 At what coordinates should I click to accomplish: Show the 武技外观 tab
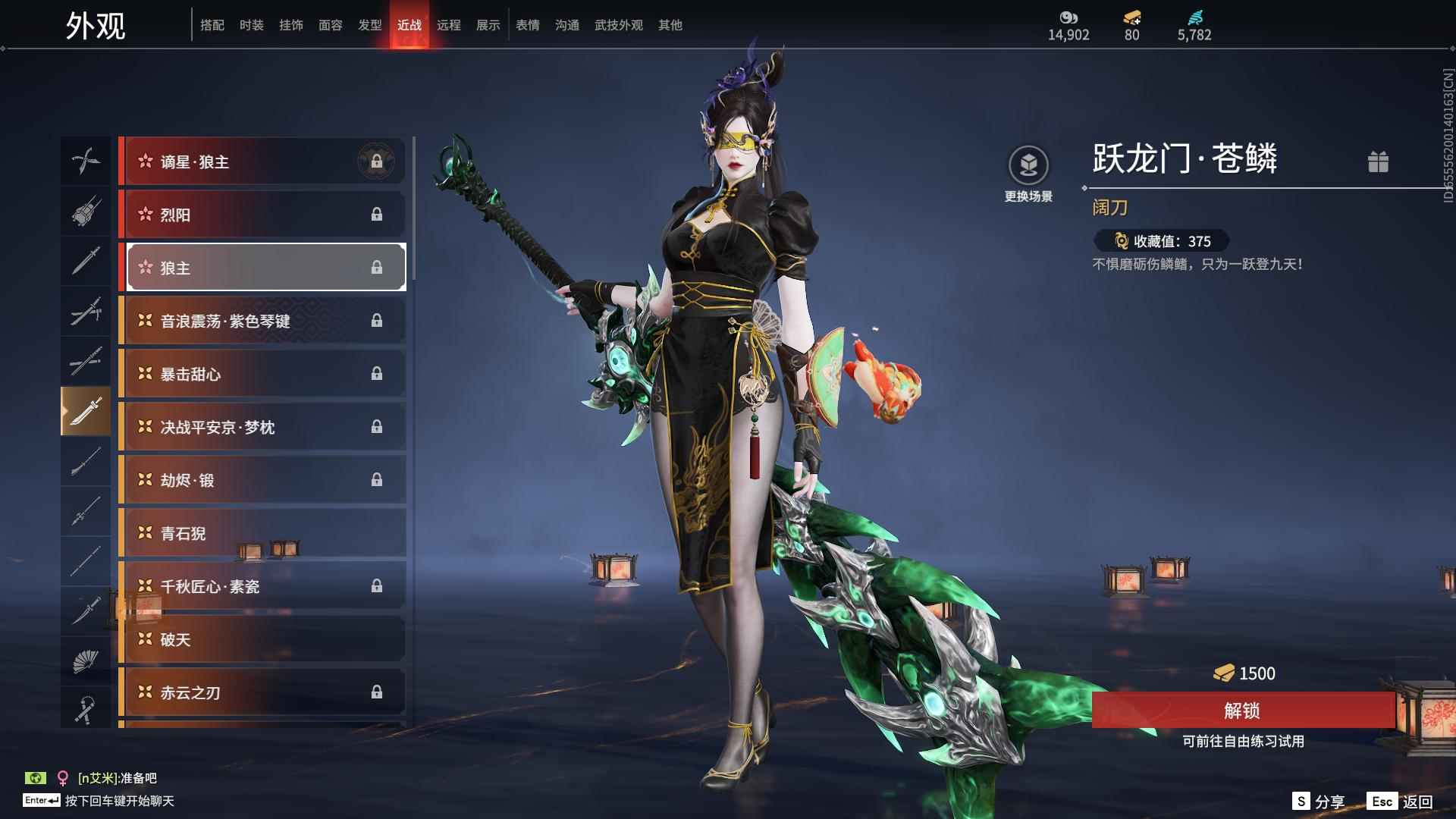(x=618, y=25)
